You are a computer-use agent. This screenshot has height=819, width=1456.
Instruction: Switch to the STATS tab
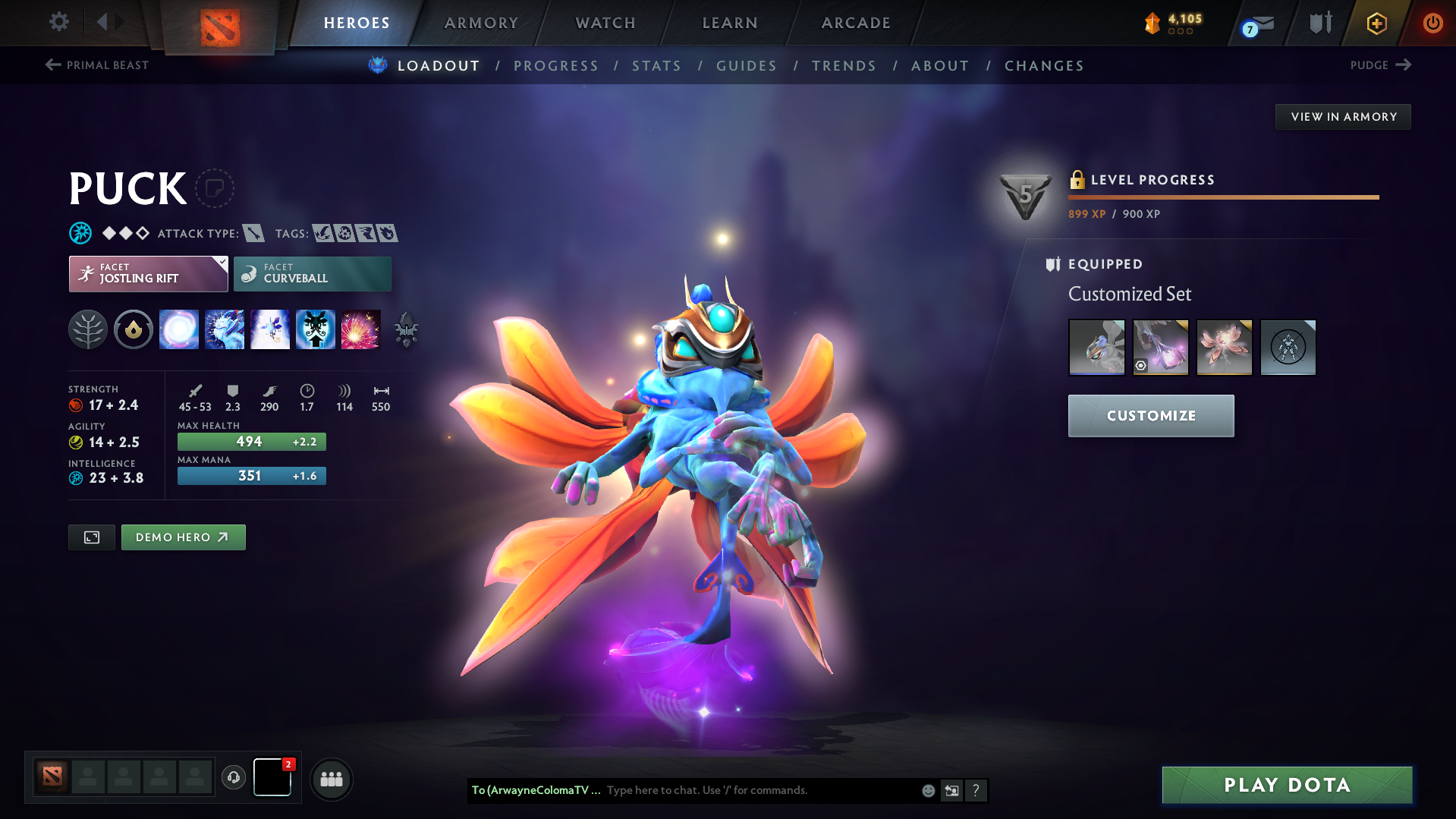[656, 65]
